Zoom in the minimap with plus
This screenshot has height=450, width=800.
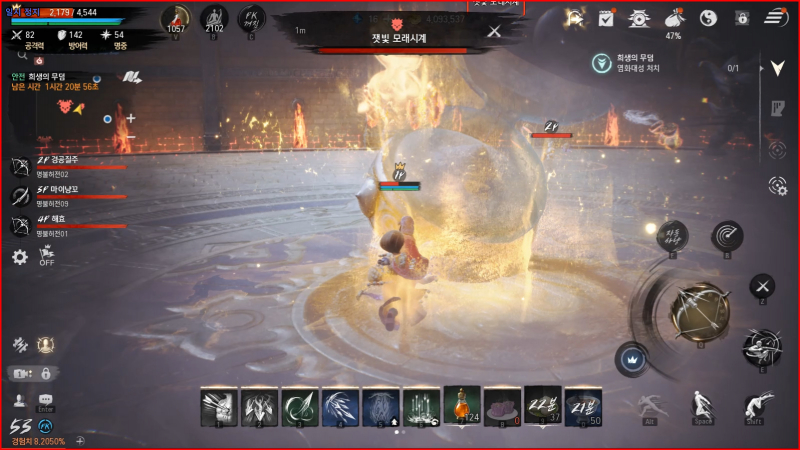click(x=130, y=118)
